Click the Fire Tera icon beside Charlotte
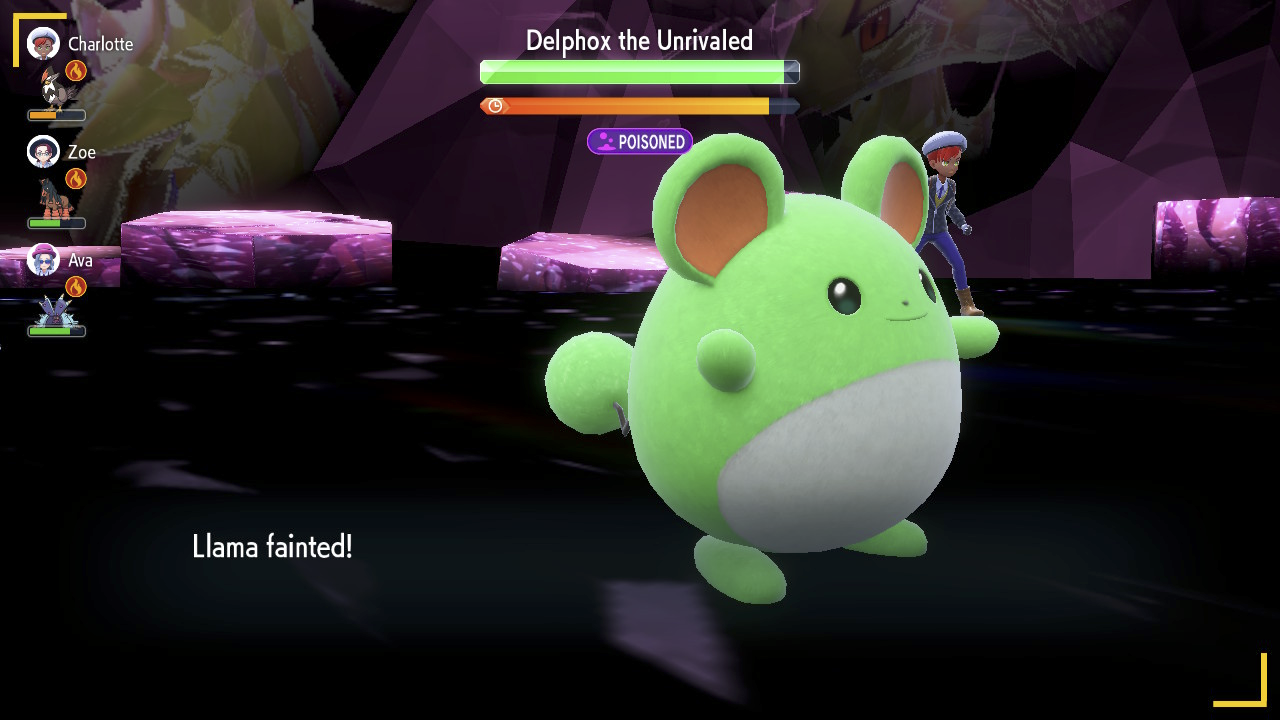The width and height of the screenshot is (1280, 720). (76, 70)
